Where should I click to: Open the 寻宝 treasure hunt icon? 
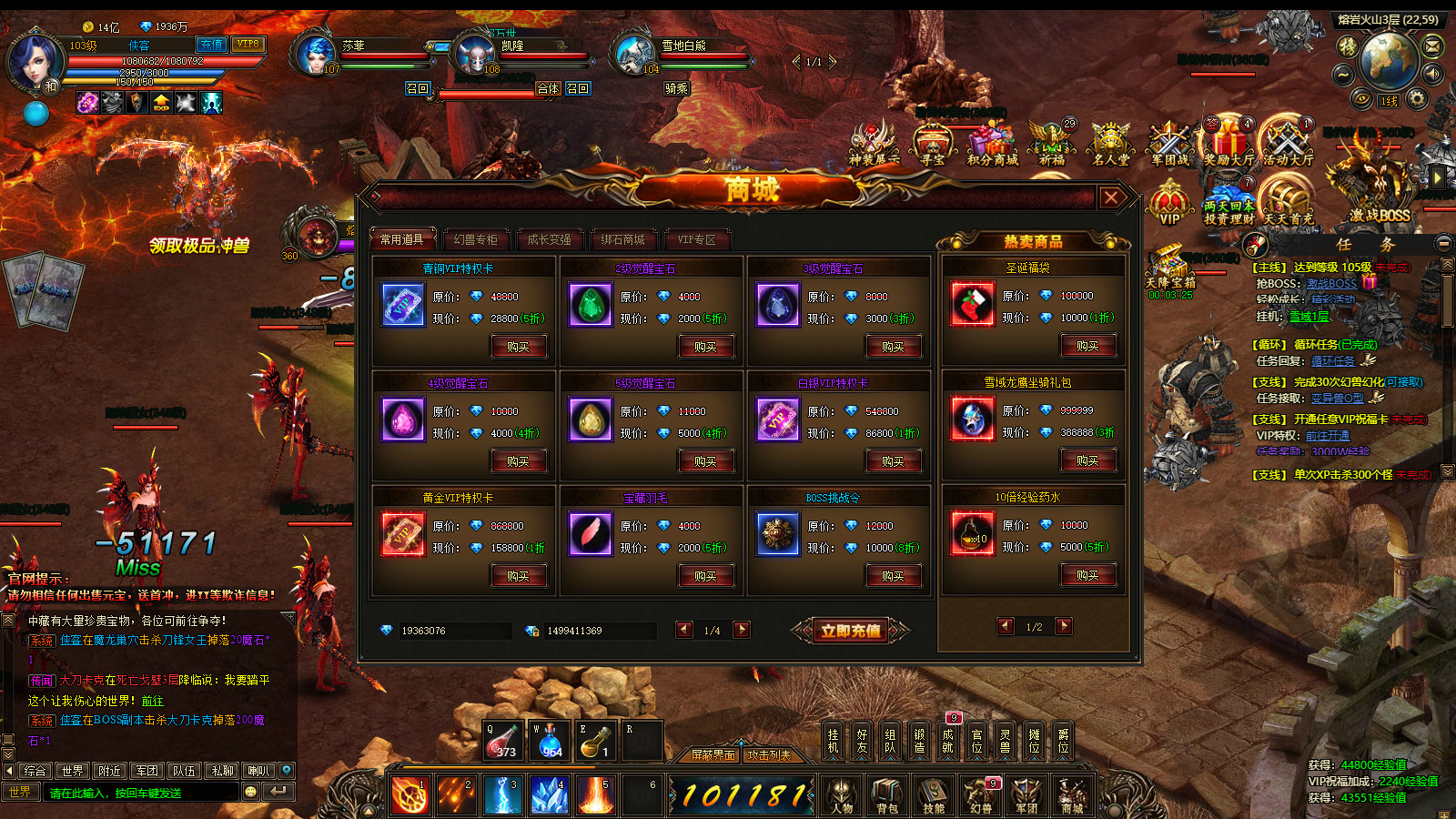pyautogui.click(x=933, y=146)
